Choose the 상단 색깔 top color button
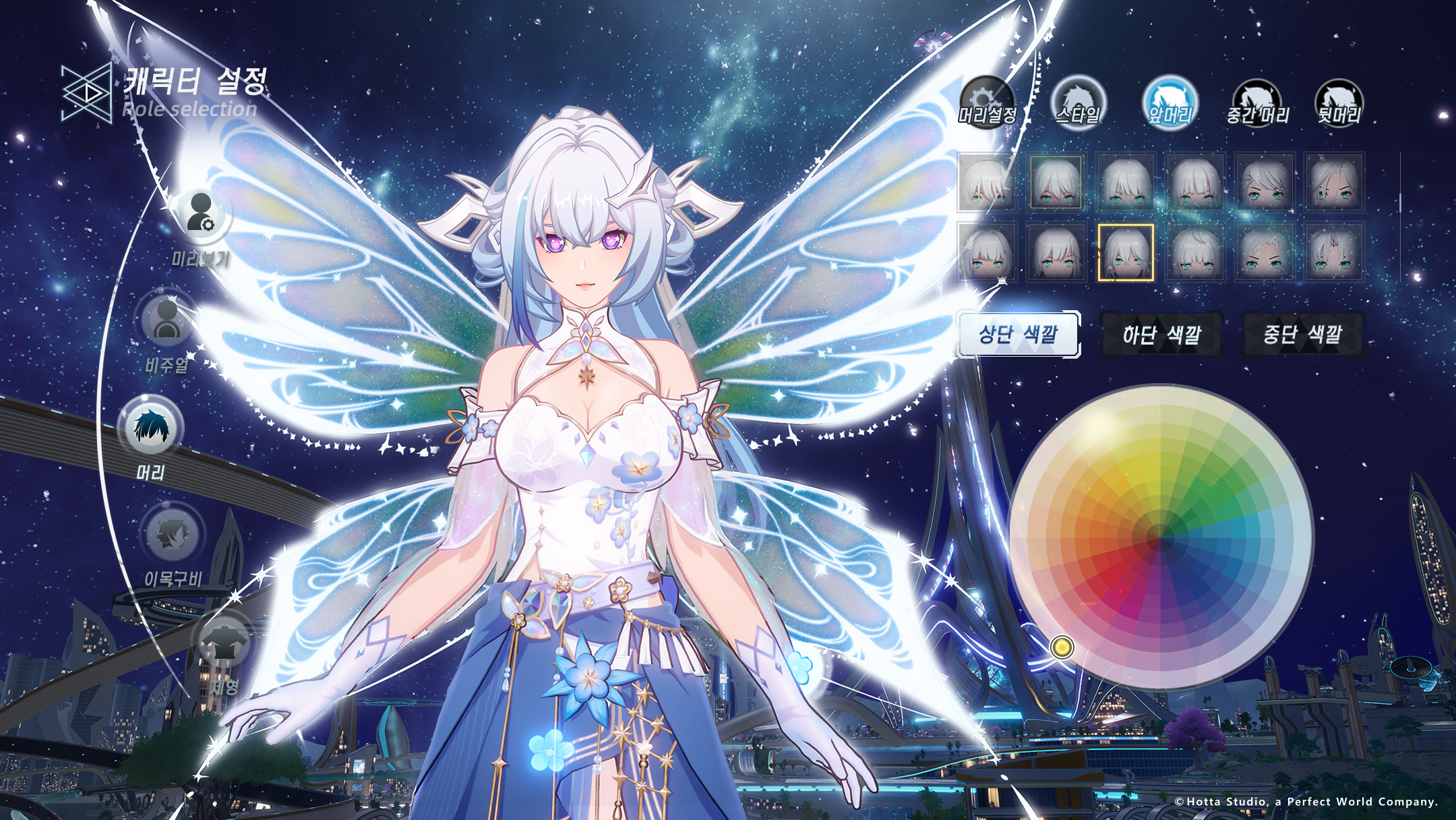1456x820 pixels. [x=1019, y=334]
